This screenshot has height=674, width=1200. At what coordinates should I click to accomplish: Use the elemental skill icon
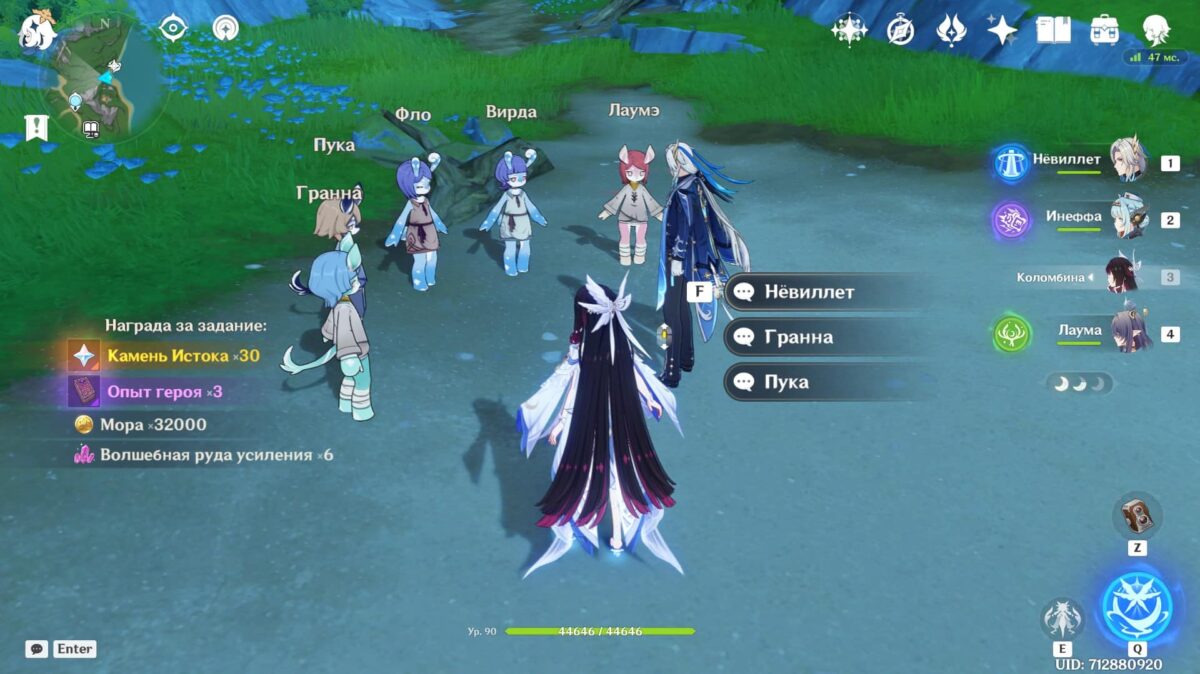tap(1061, 618)
